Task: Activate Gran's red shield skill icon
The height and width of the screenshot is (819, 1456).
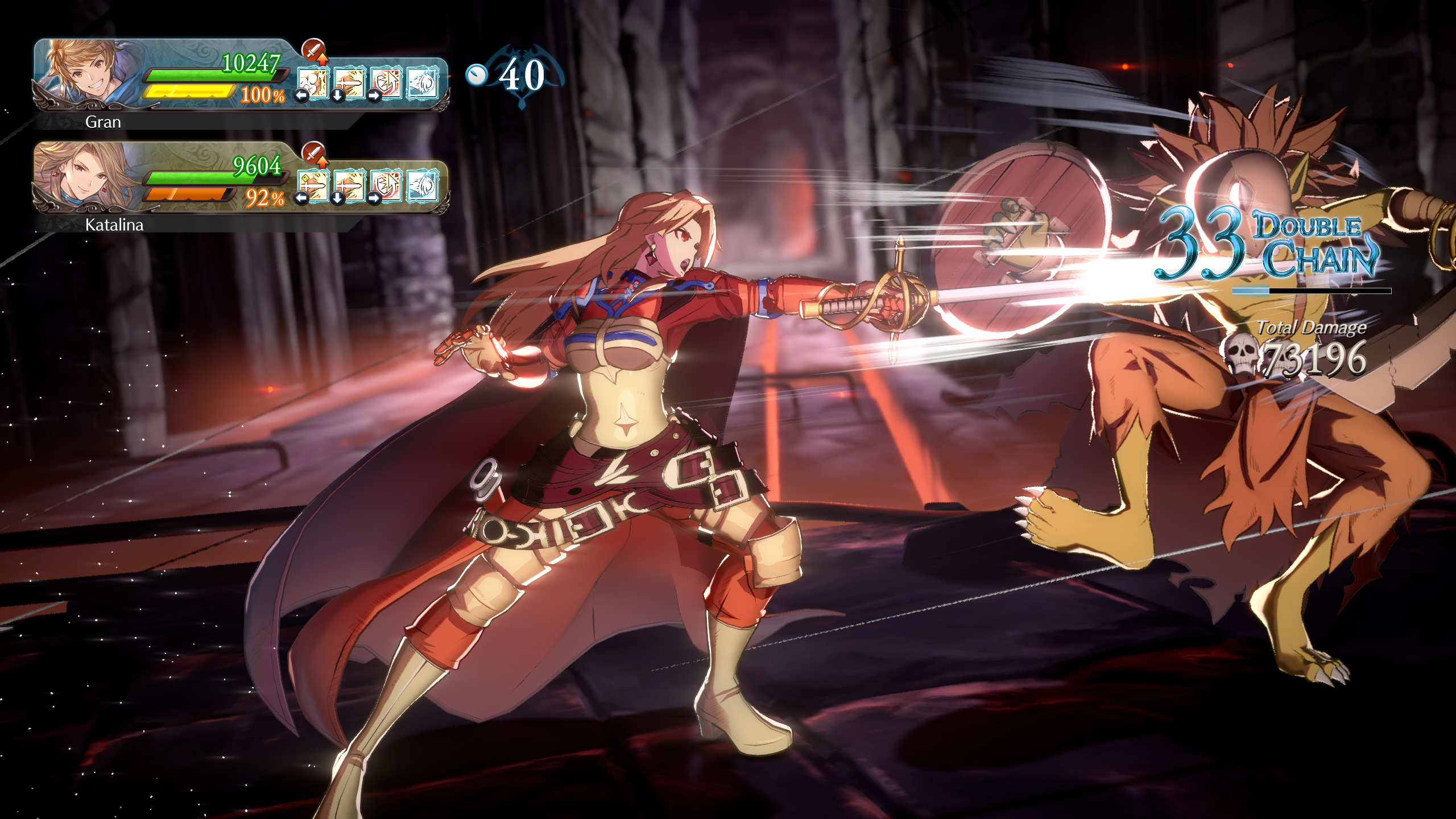Action: [x=386, y=84]
